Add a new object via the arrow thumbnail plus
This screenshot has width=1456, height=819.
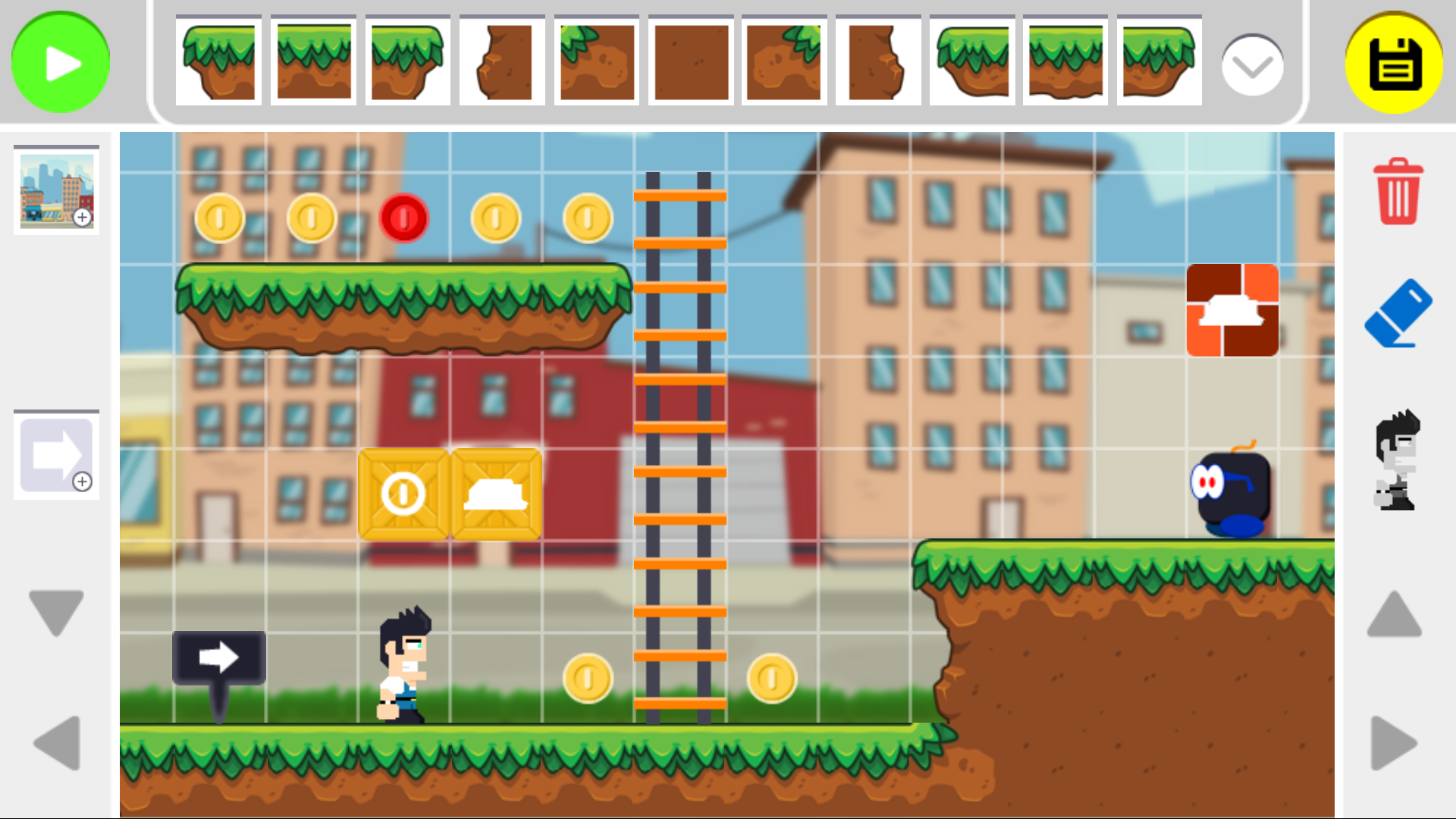point(83,482)
